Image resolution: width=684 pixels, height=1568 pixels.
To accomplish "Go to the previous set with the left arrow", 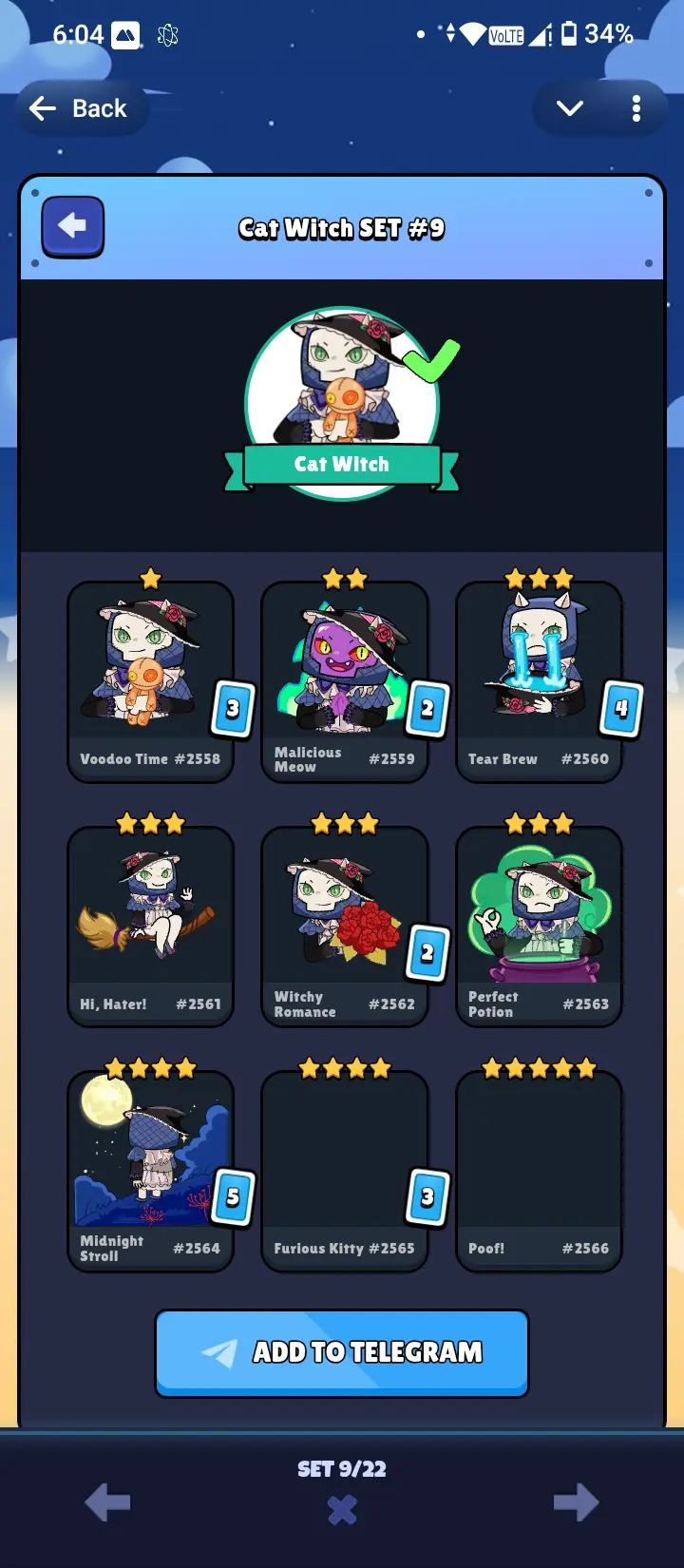I will coord(107,1502).
